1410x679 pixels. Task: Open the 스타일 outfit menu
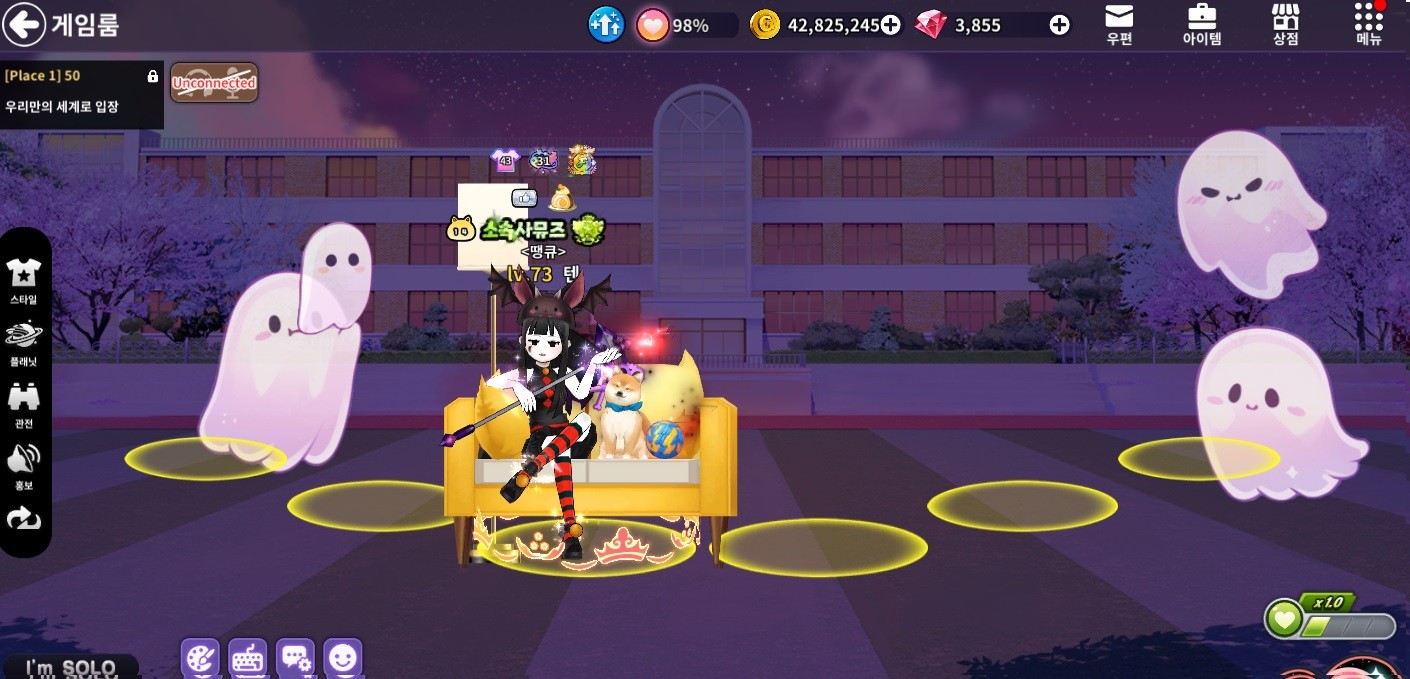pos(24,279)
